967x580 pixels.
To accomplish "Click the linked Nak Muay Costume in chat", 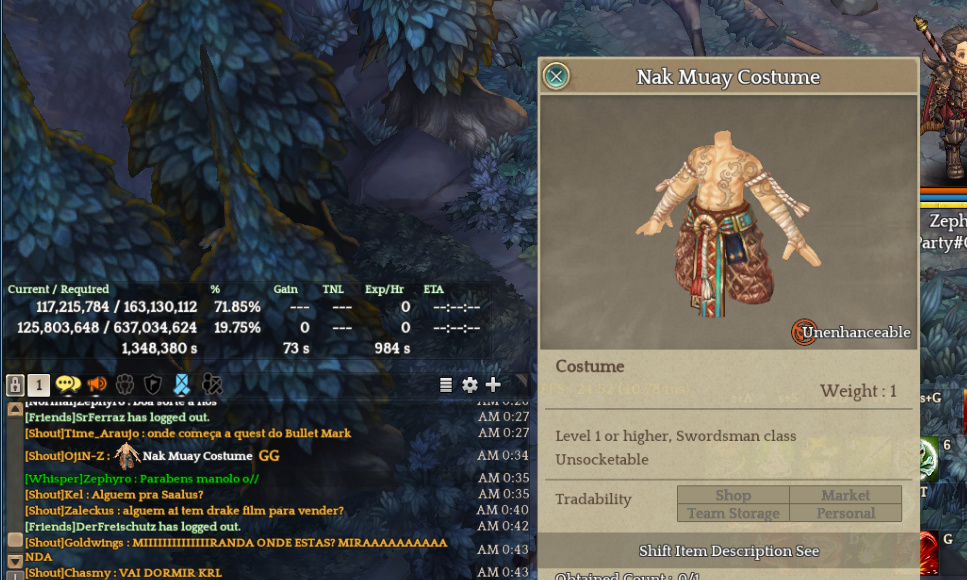I will [197, 456].
